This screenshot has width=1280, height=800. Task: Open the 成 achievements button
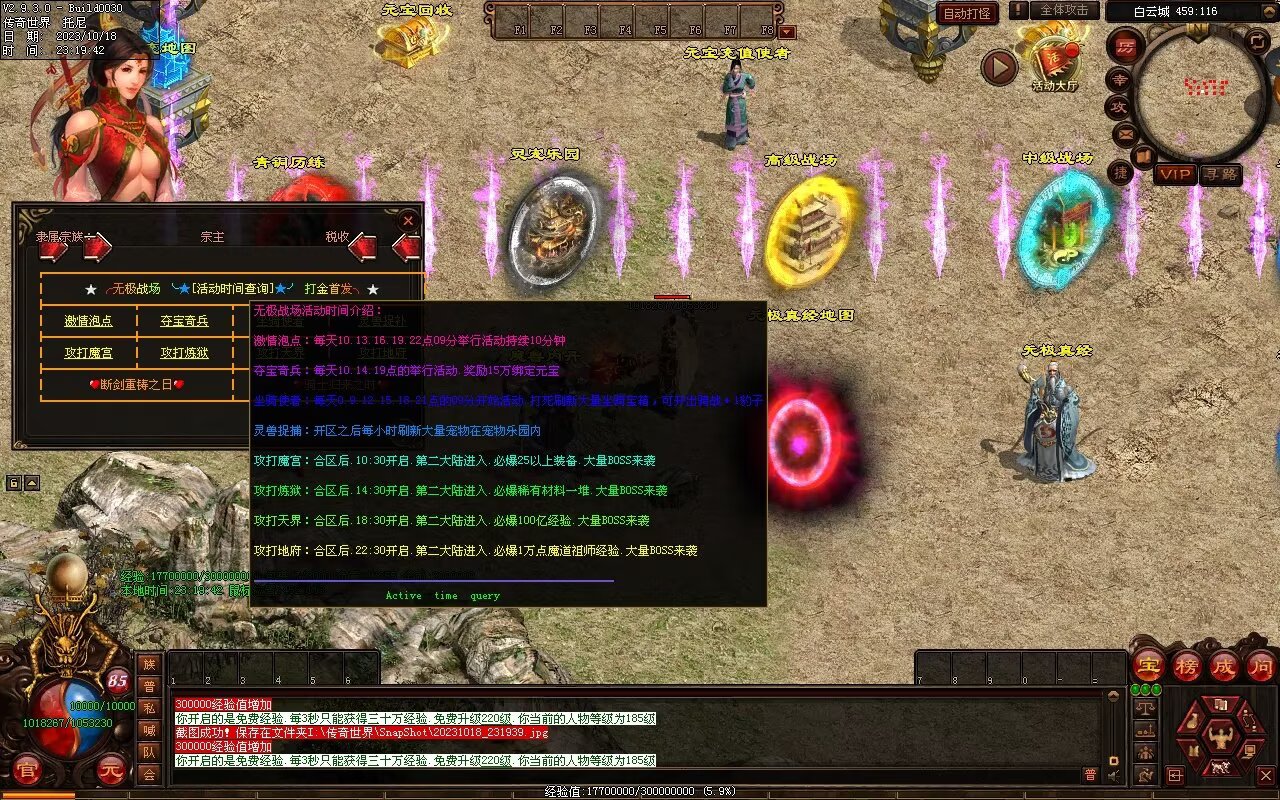coord(1224,665)
